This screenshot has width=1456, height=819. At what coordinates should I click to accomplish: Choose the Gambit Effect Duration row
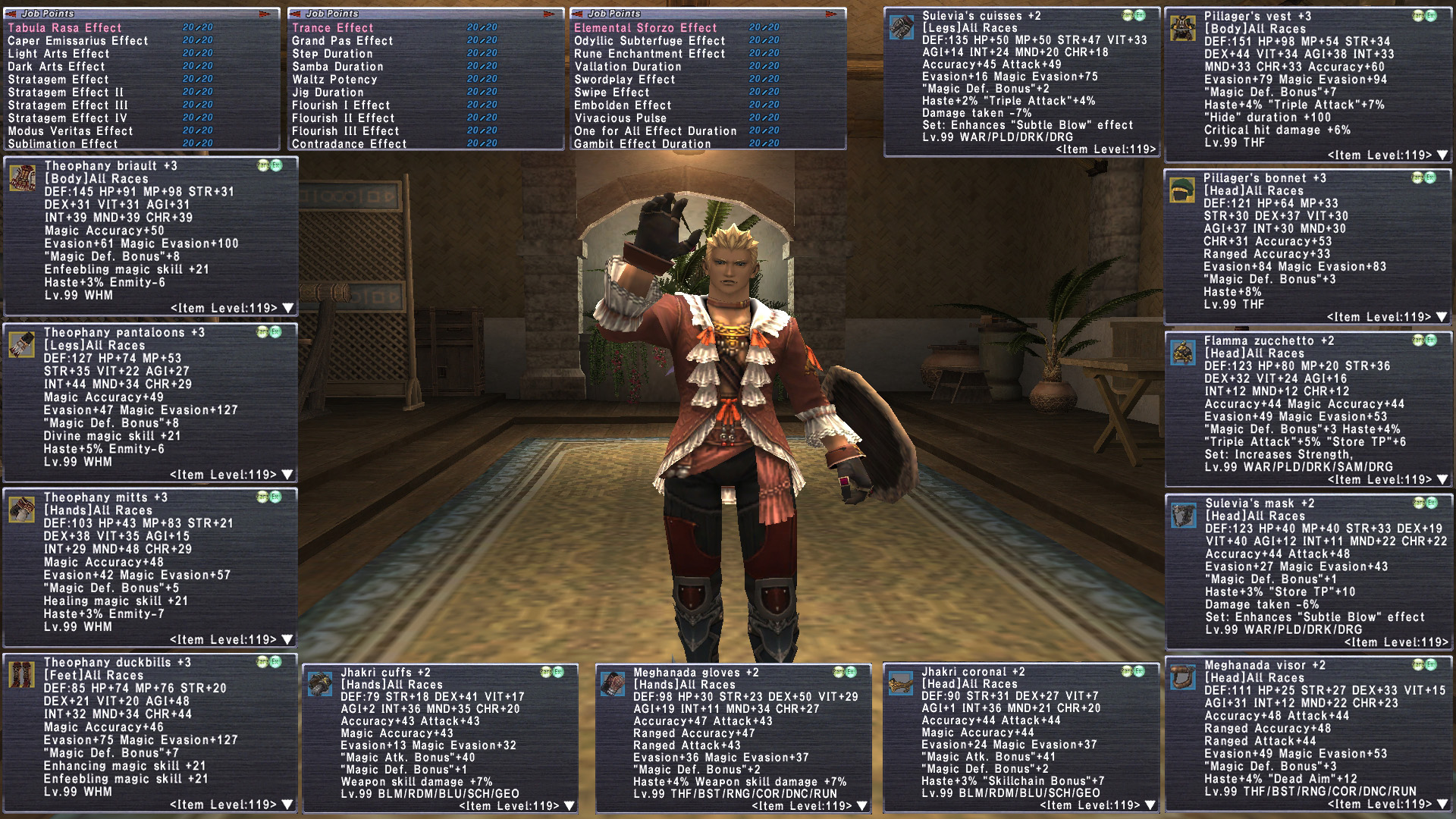pos(642,144)
